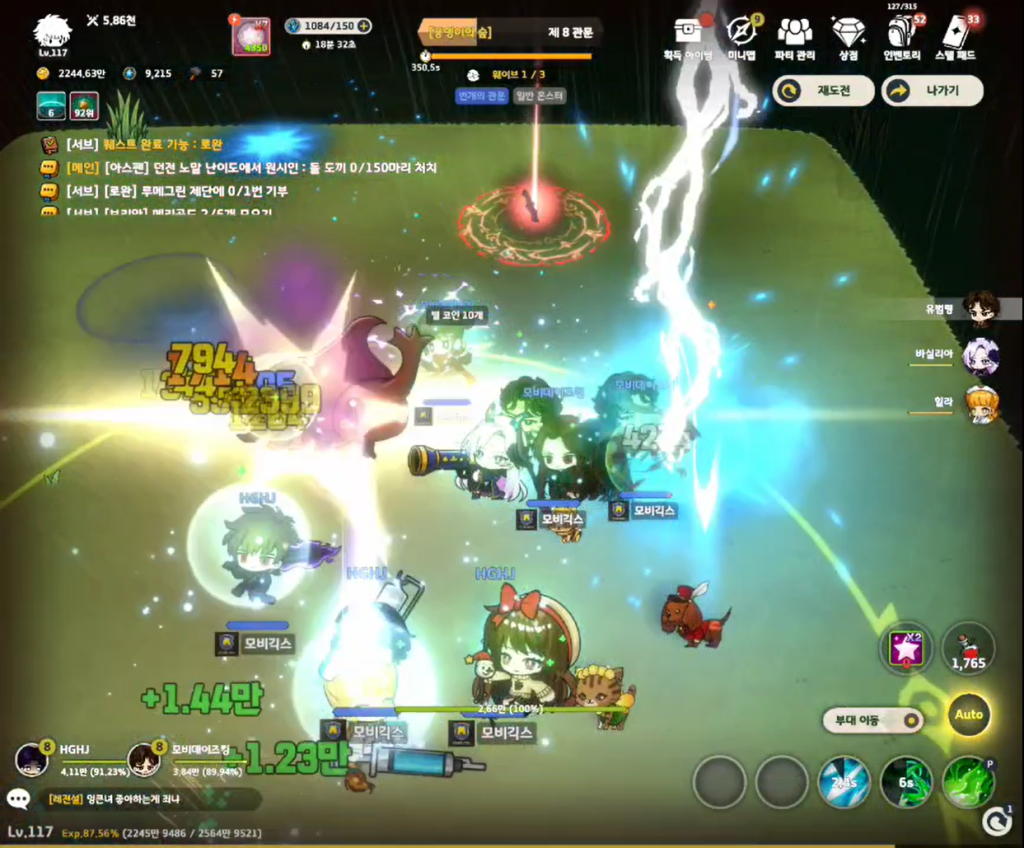Open the 인벤토리 backpack

pyautogui.click(x=901, y=33)
